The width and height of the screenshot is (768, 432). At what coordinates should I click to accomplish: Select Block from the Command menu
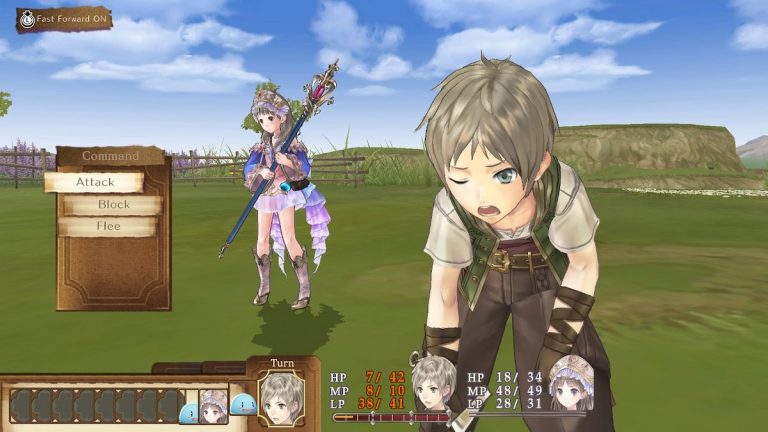(113, 204)
